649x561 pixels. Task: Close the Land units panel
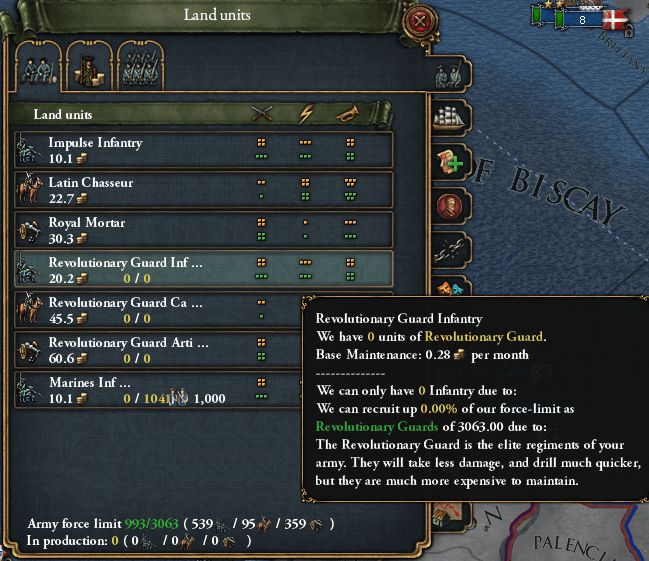[x=419, y=19]
